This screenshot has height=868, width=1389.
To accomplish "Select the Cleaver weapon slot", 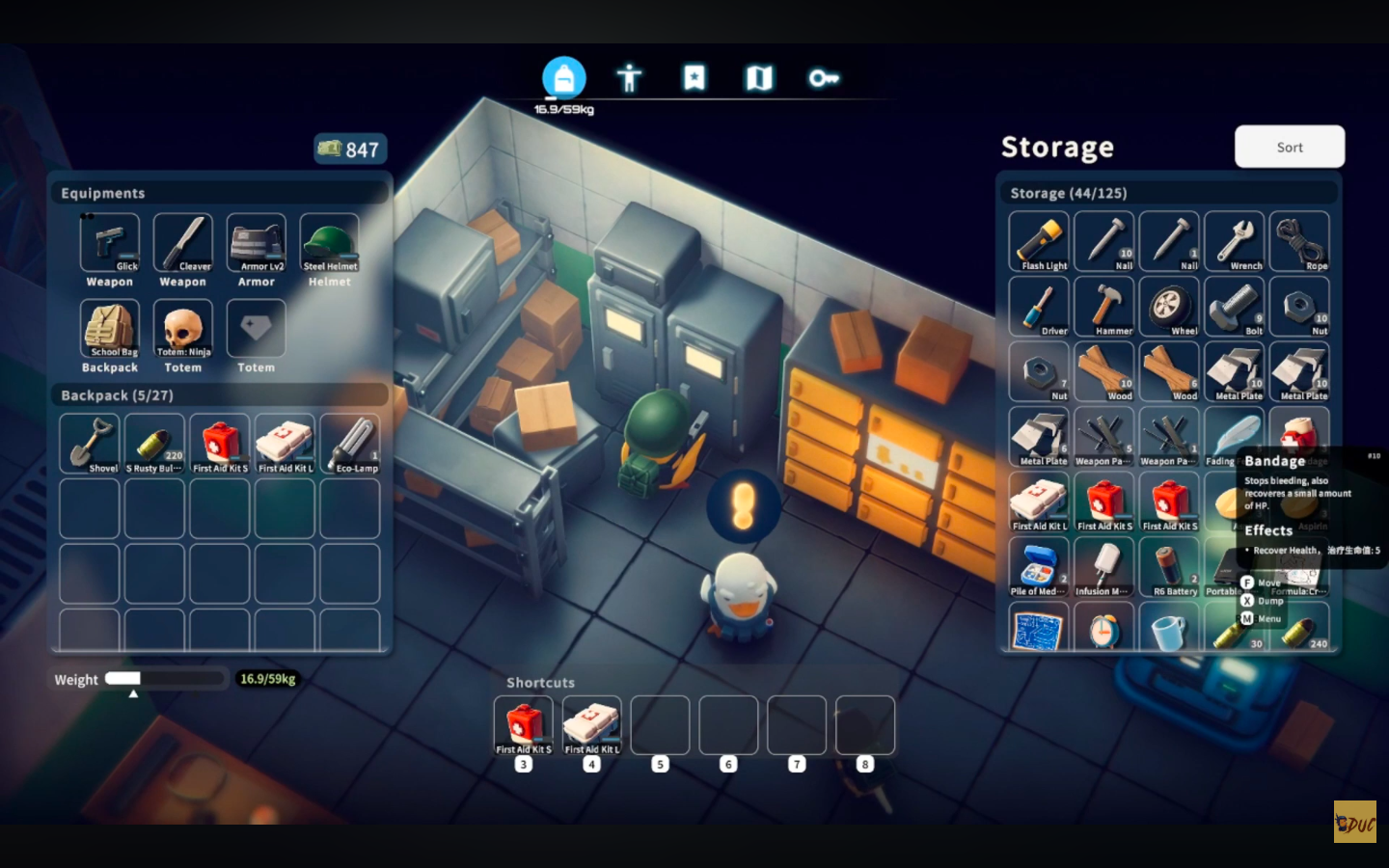I will click(183, 243).
